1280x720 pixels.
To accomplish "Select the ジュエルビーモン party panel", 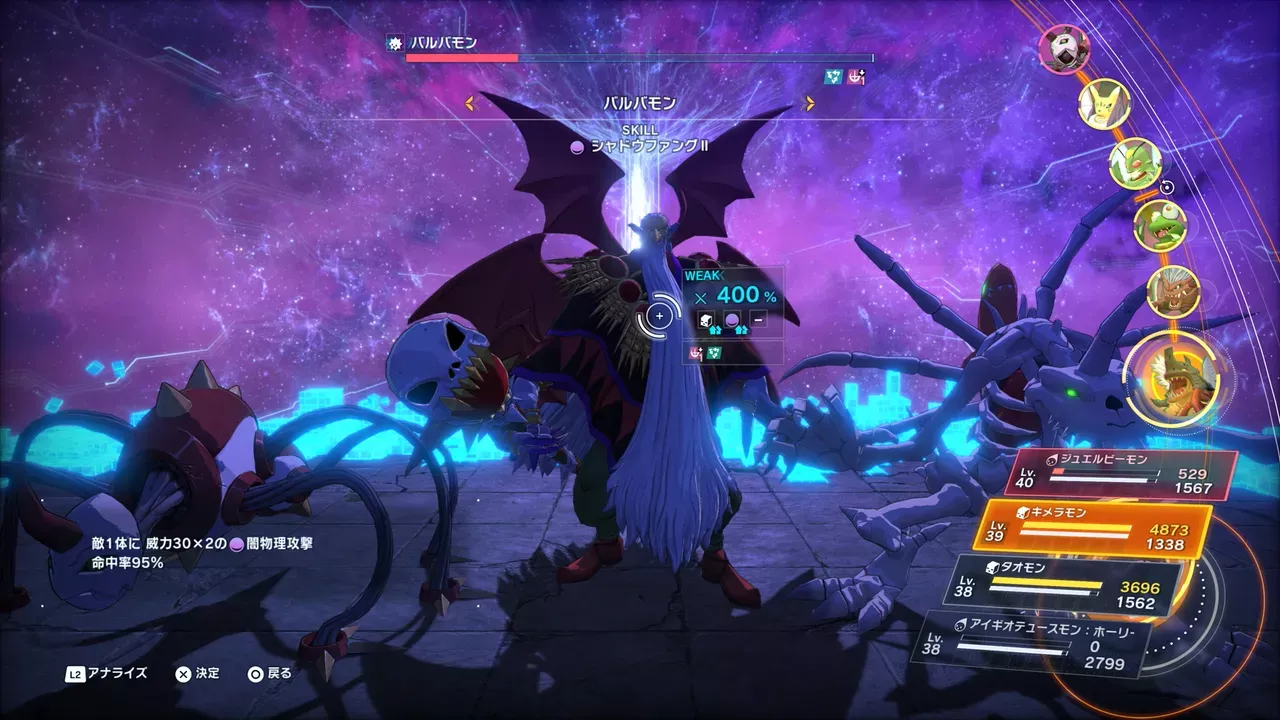I will tap(1120, 474).
